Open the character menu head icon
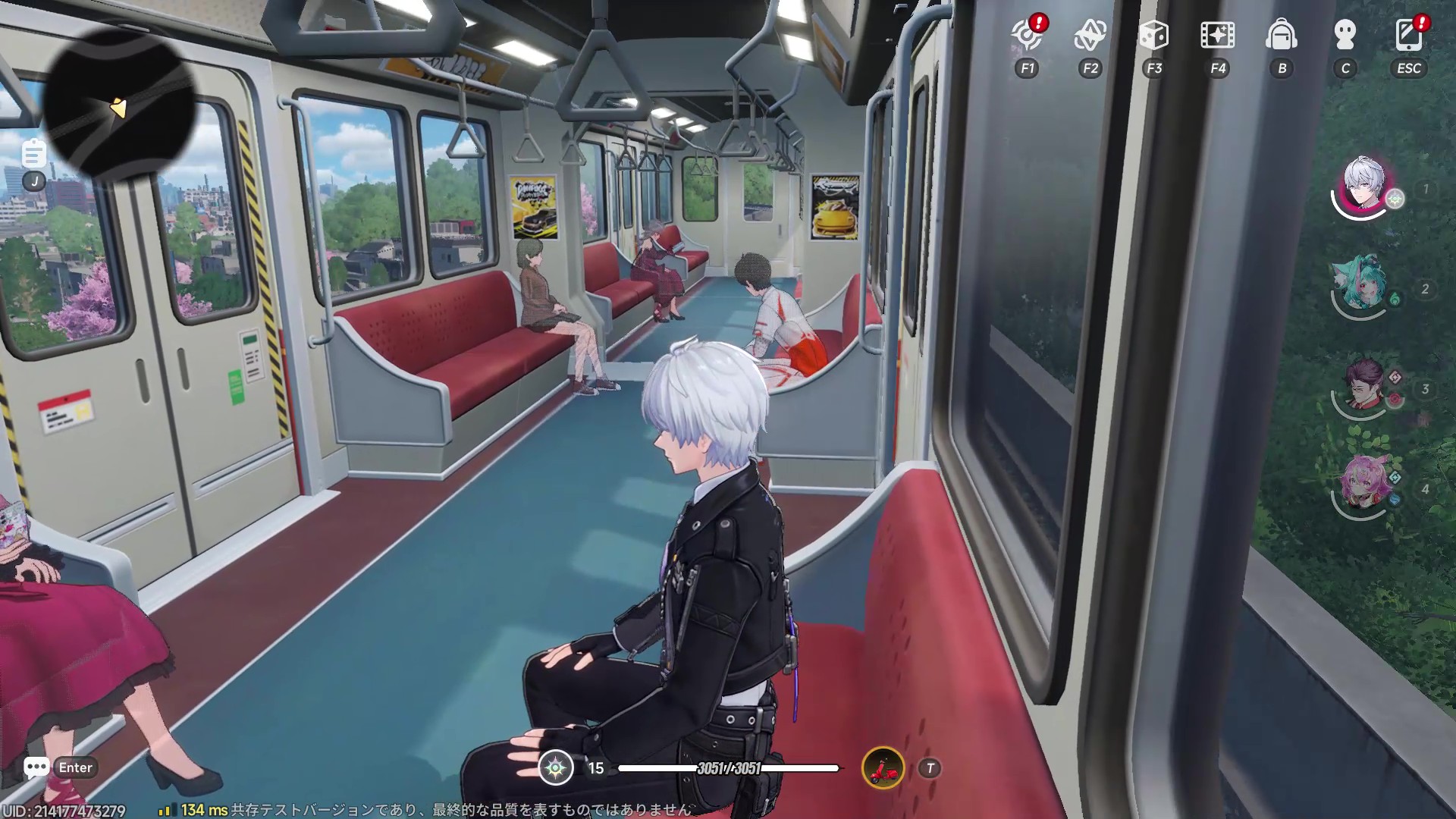Image resolution: width=1456 pixels, height=819 pixels. [1345, 36]
